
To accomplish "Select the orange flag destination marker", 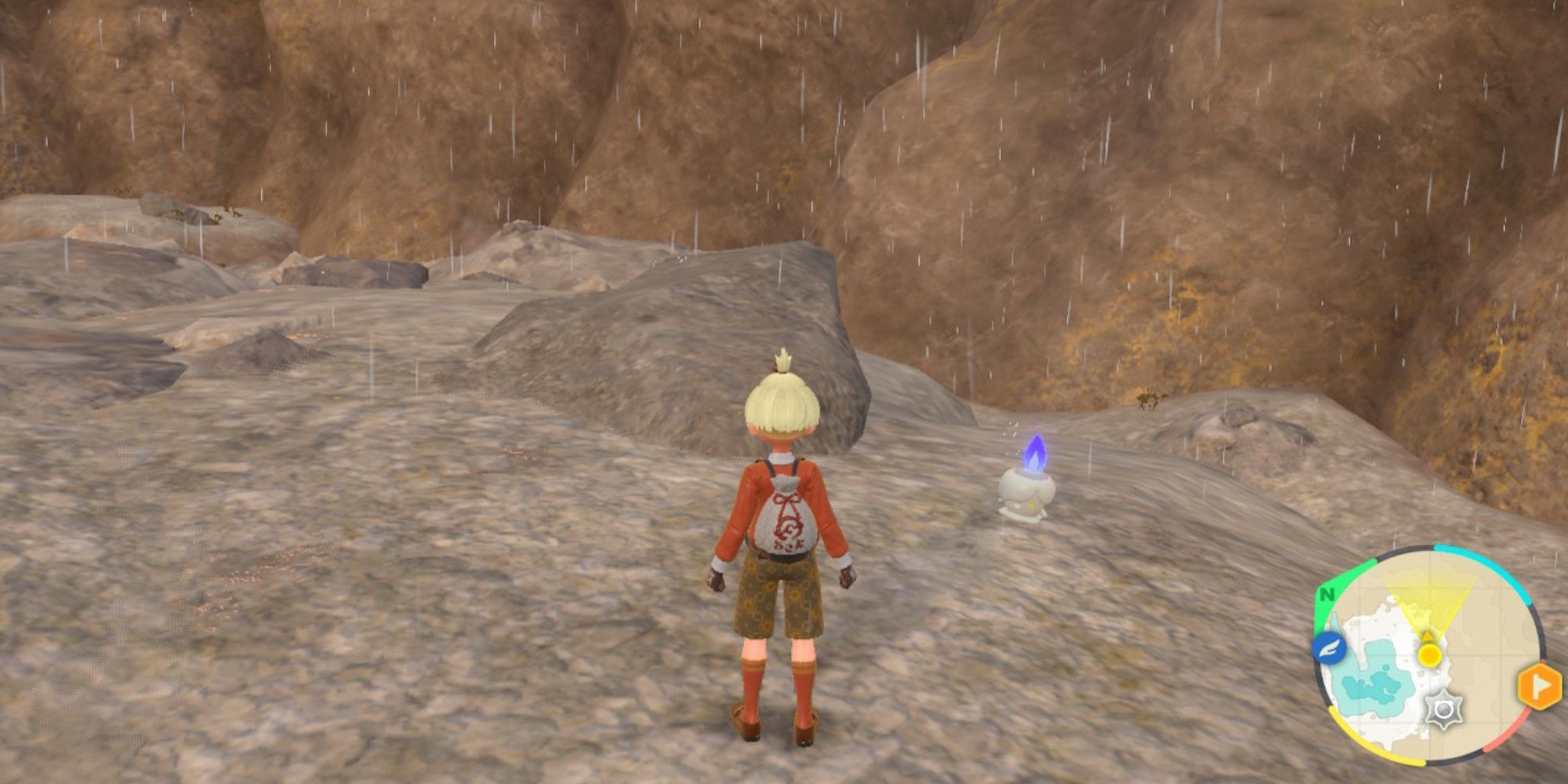I will 1539,687.
